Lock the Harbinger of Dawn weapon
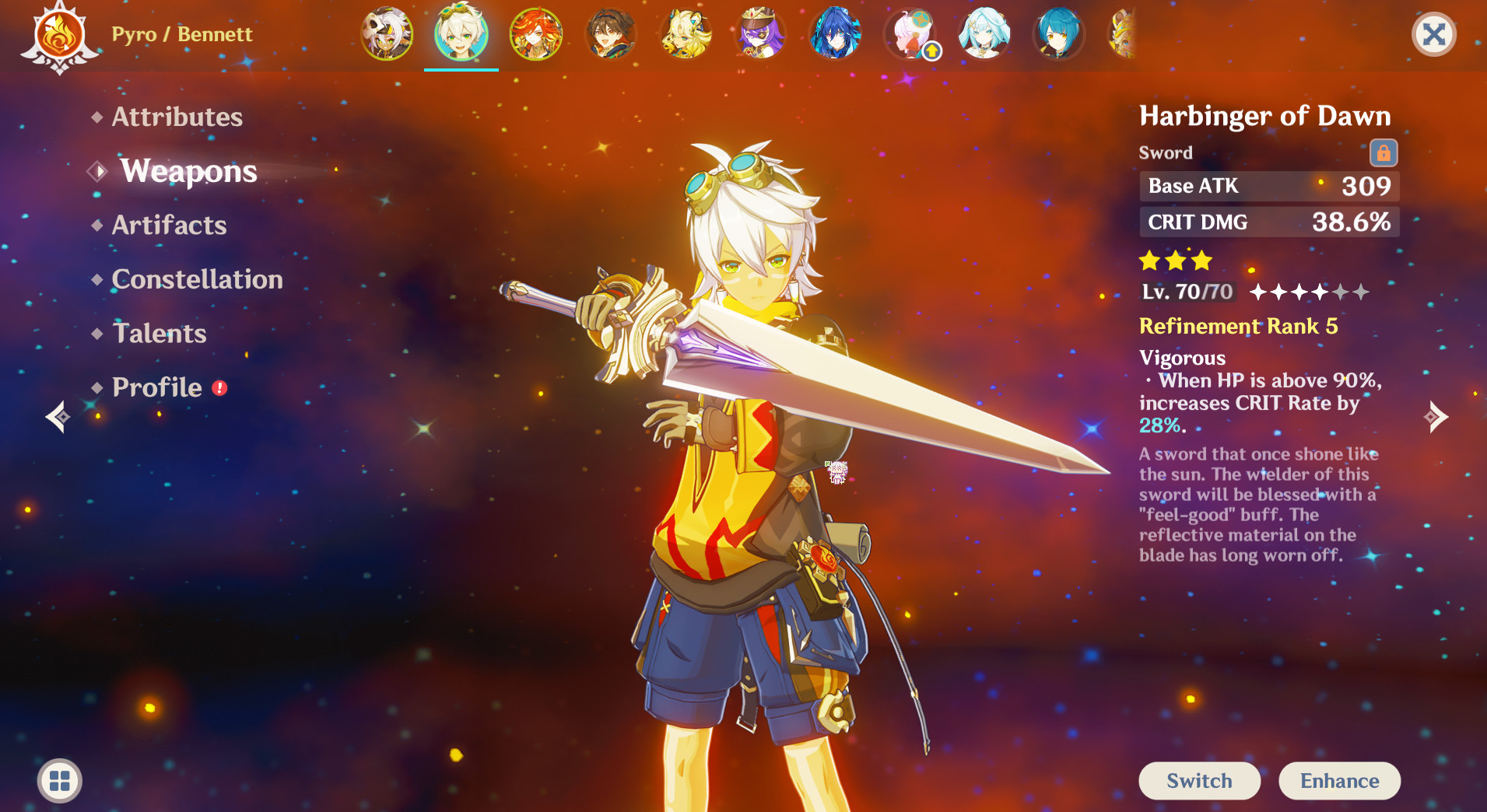The width and height of the screenshot is (1487, 812). click(1384, 152)
